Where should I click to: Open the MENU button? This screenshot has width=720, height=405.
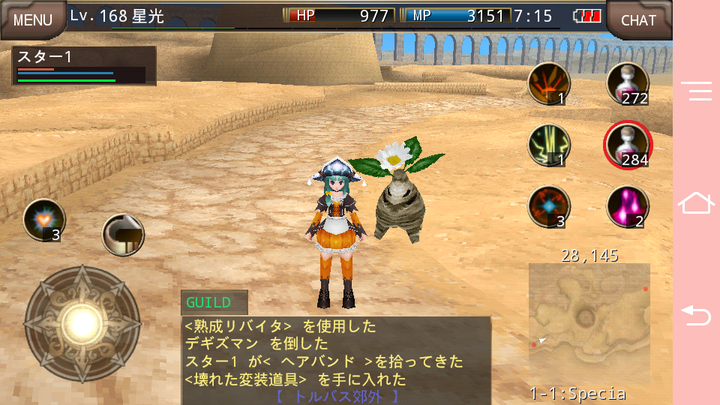[x=32, y=19]
